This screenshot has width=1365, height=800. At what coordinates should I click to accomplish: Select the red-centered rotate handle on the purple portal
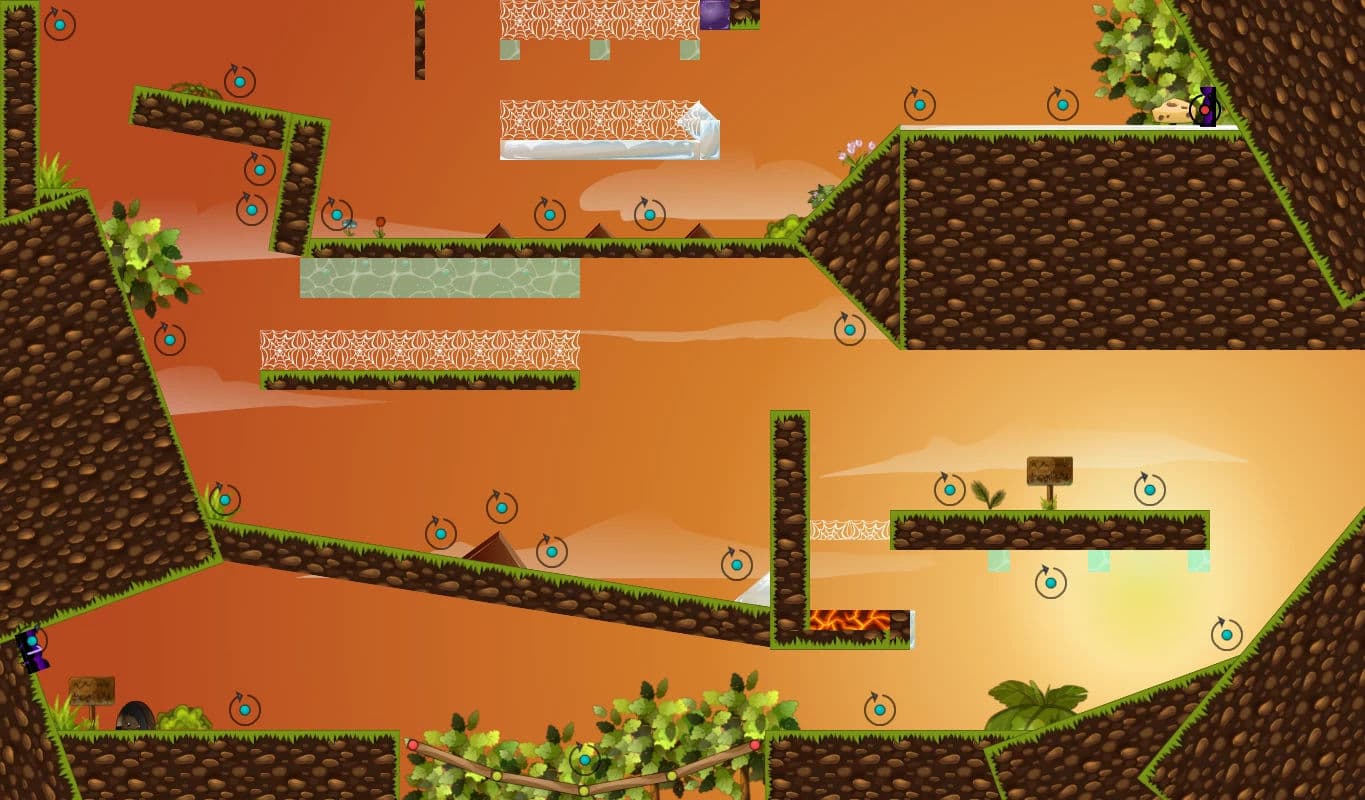point(1204,110)
